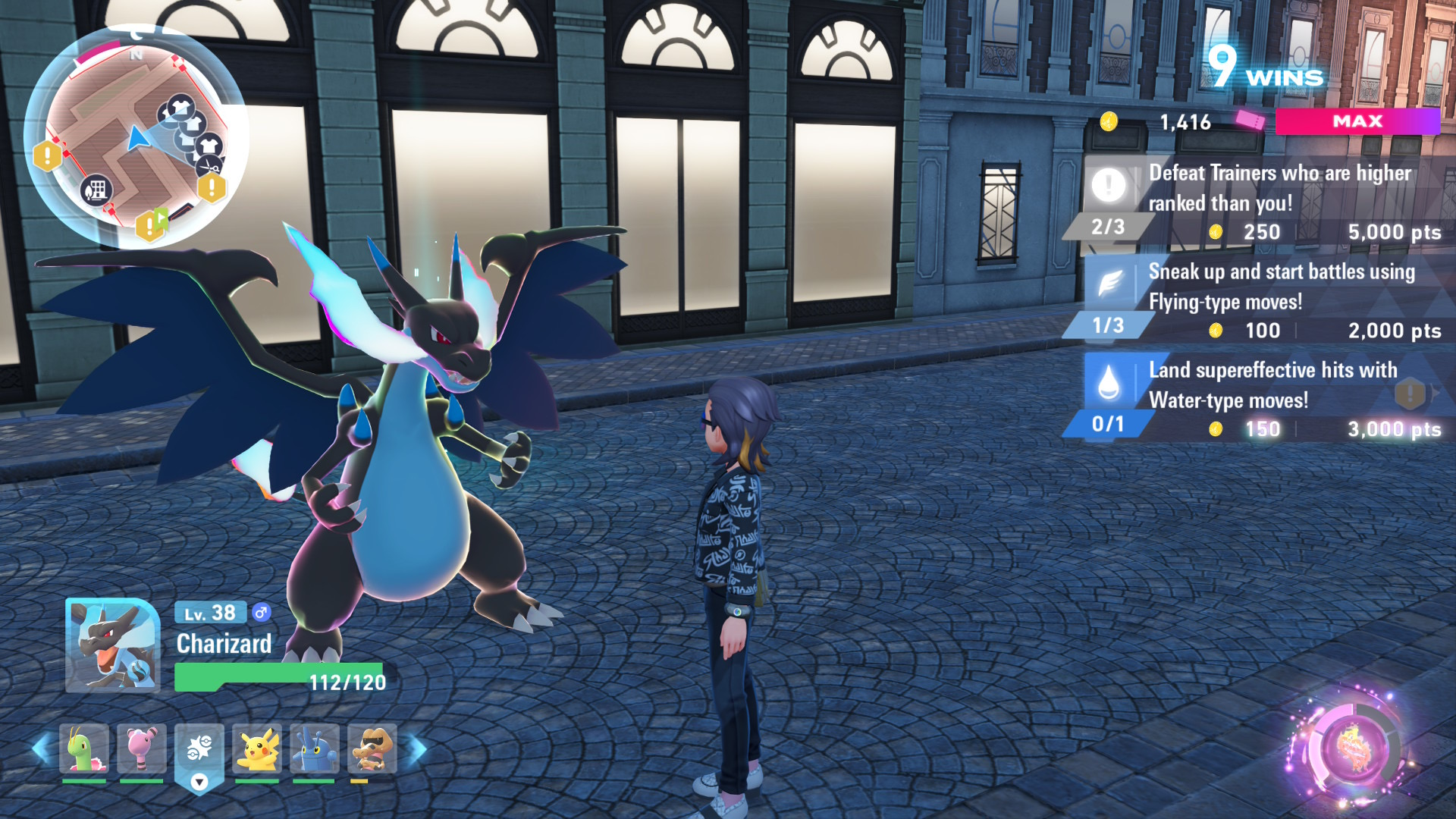Select Meganium in the party bar

click(83, 748)
